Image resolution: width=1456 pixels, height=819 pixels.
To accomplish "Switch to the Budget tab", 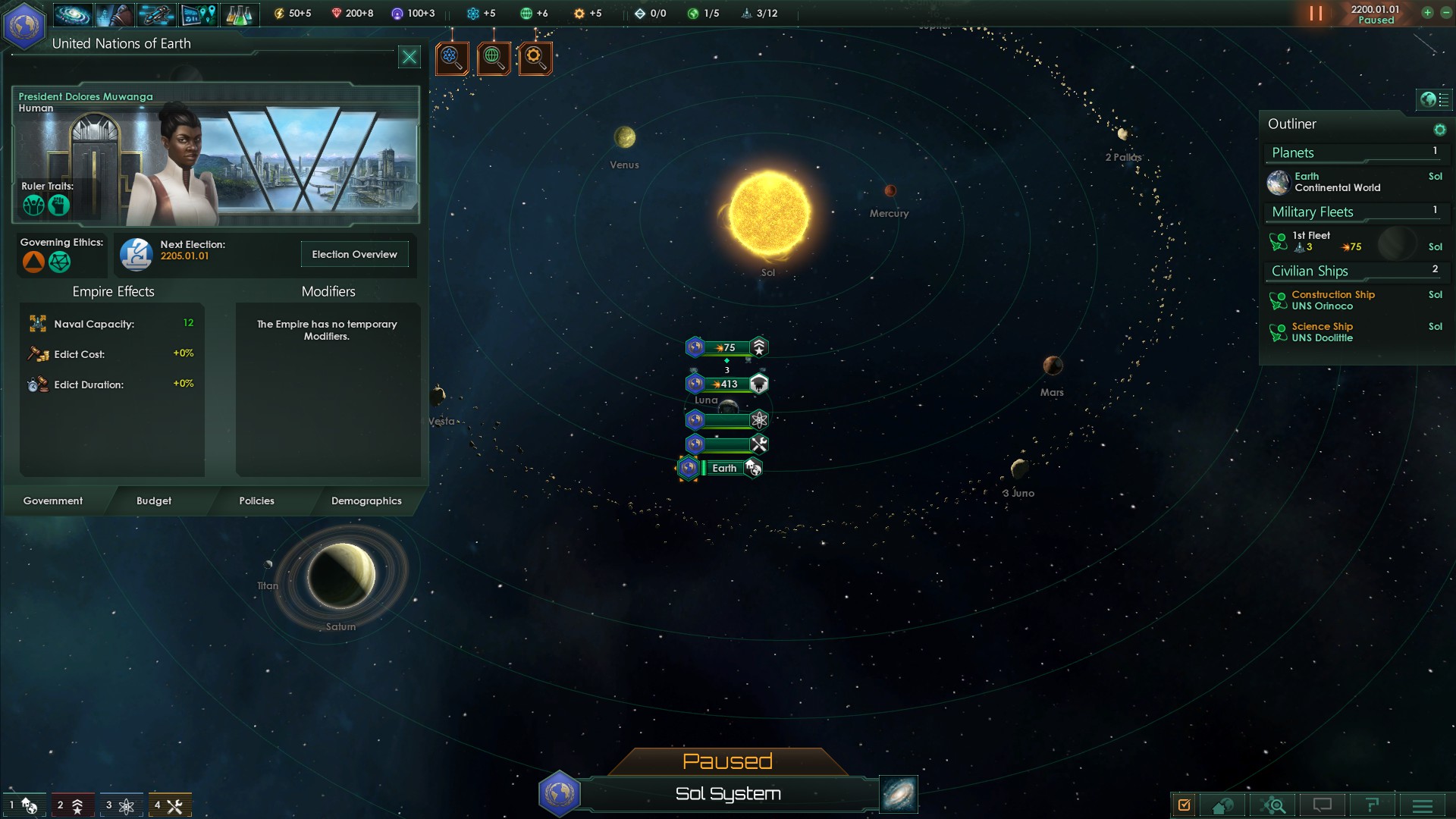I will tap(154, 501).
